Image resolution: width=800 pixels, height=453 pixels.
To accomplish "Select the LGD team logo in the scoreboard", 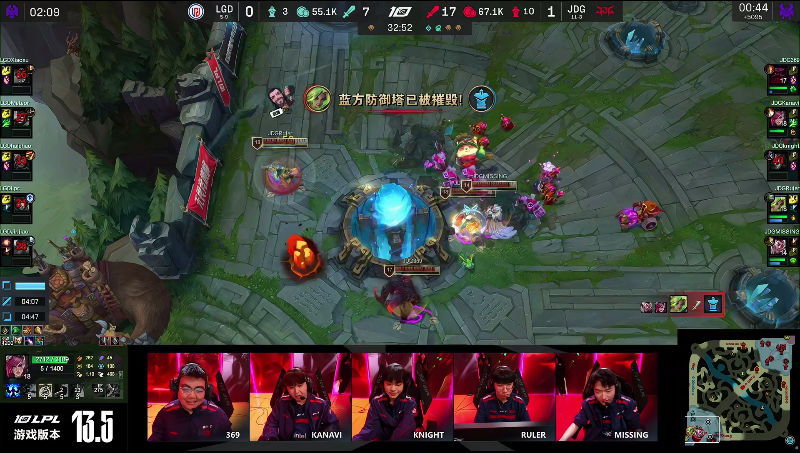I will pyautogui.click(x=197, y=12).
